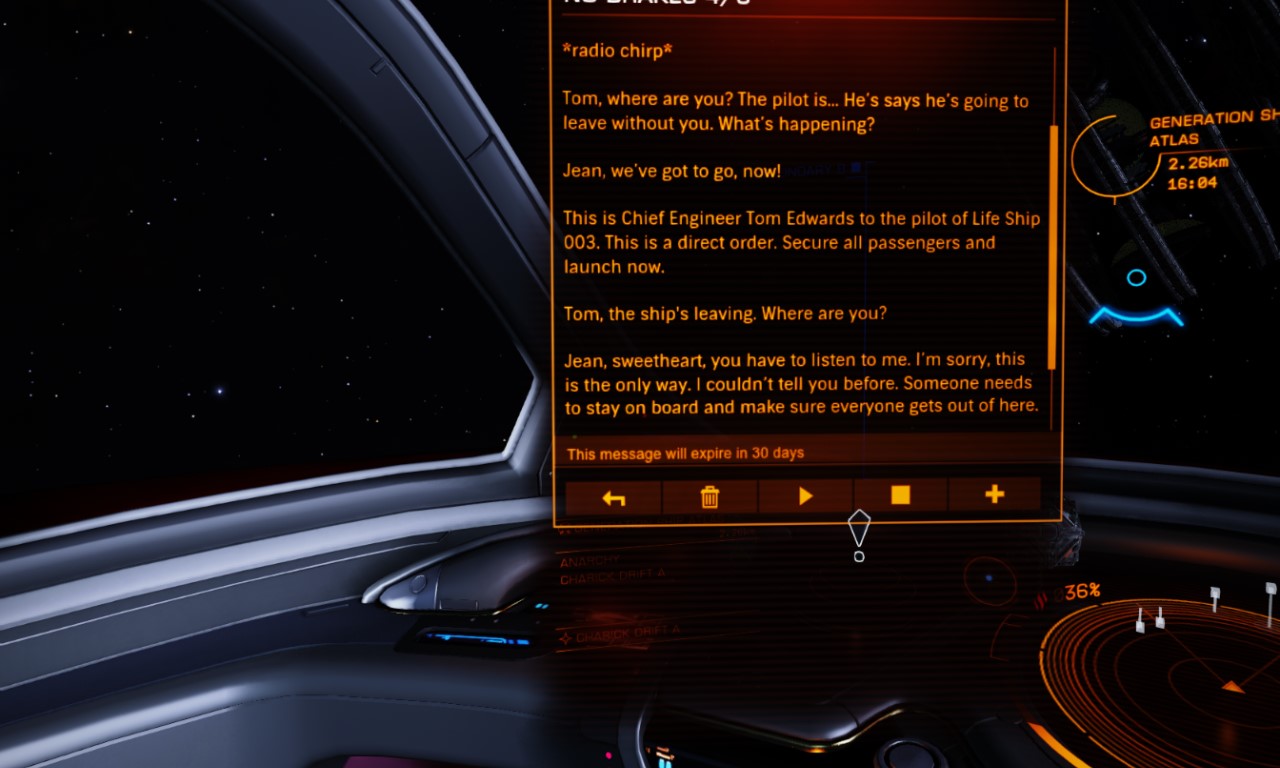
Task: Click the back arrow button
Action: pos(613,497)
